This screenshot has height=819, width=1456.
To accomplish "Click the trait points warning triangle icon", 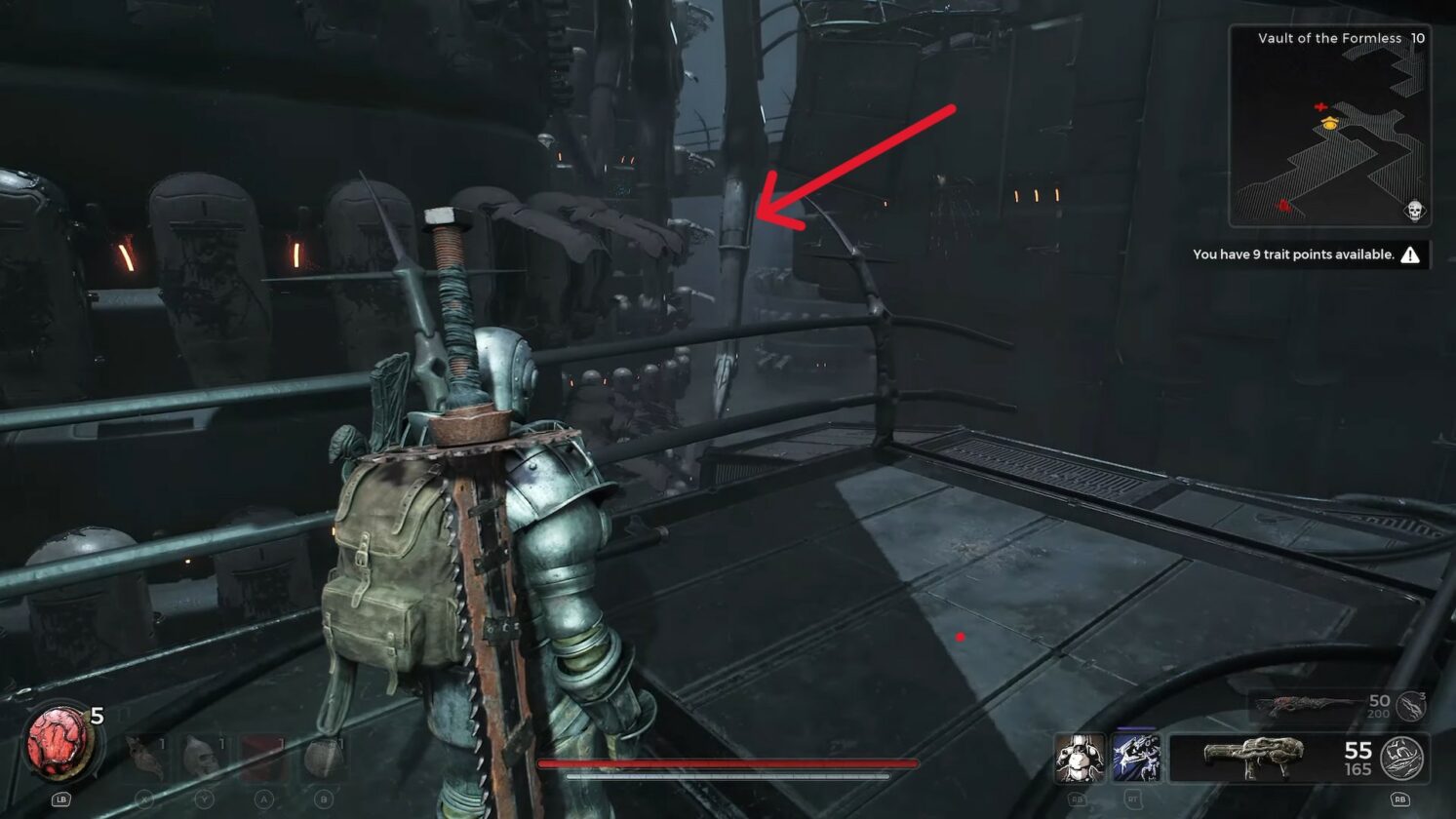I will (x=1411, y=254).
